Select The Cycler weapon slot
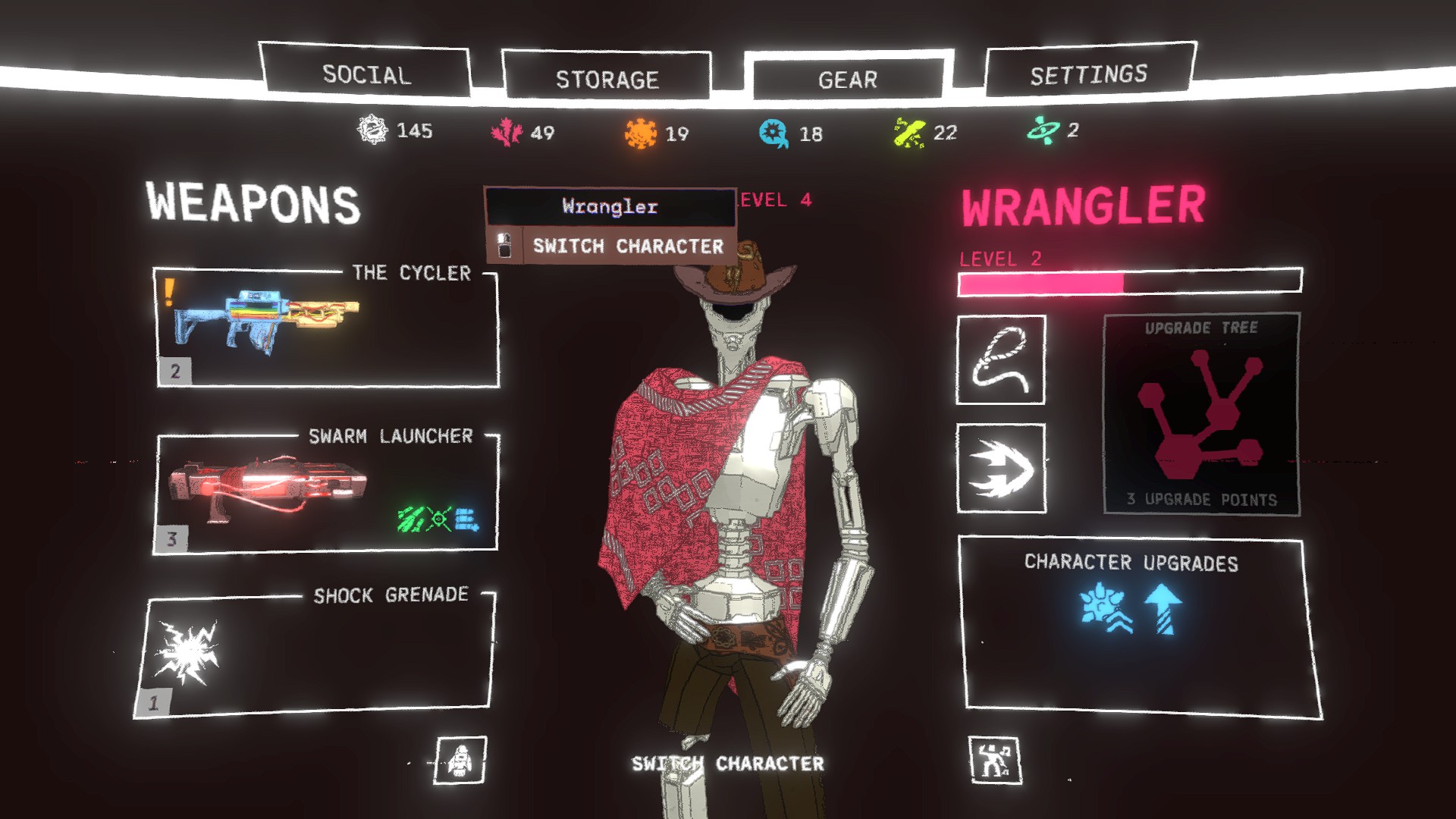The image size is (1456, 819). pos(327,328)
